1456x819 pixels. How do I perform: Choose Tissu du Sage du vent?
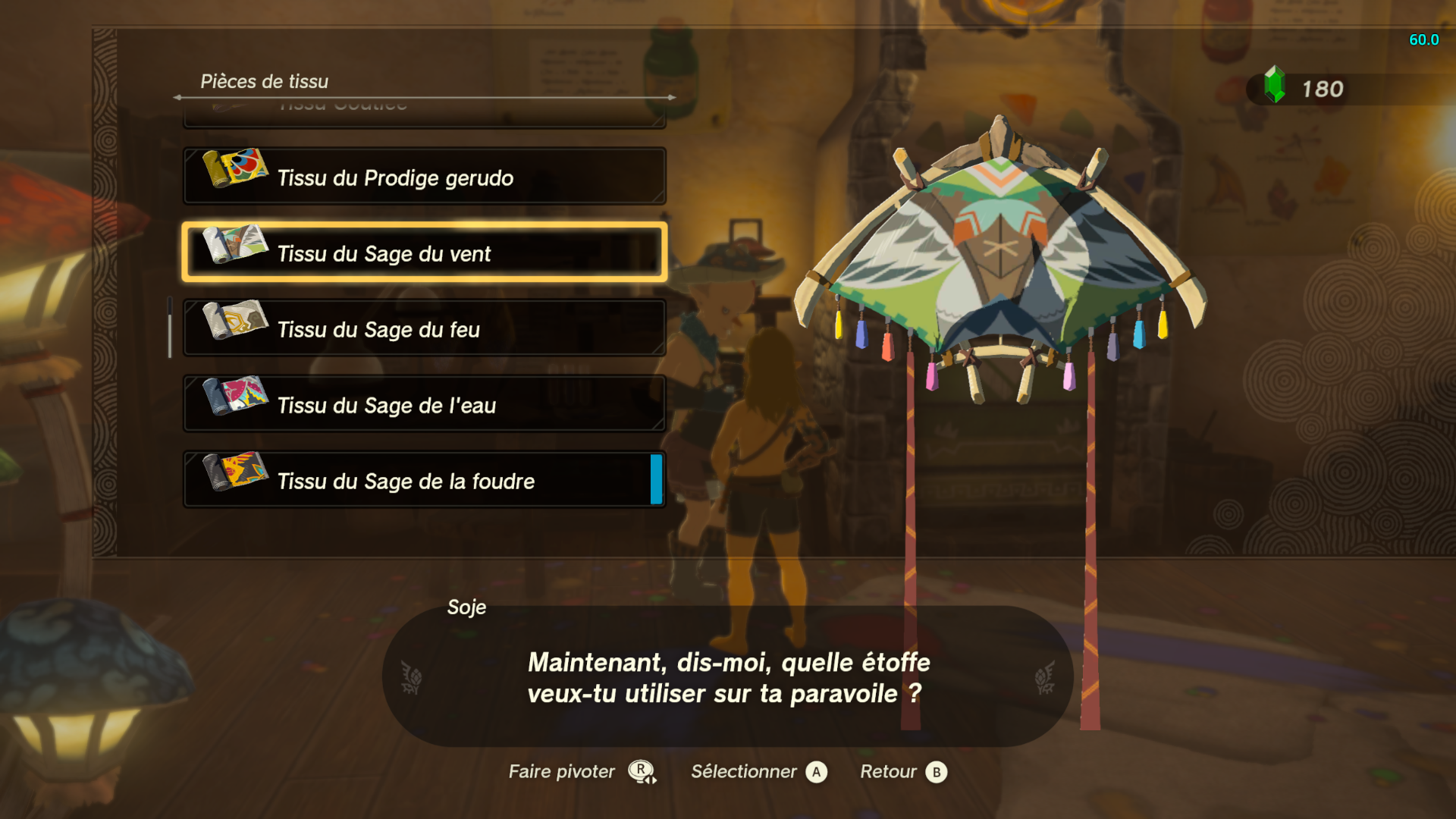(424, 253)
